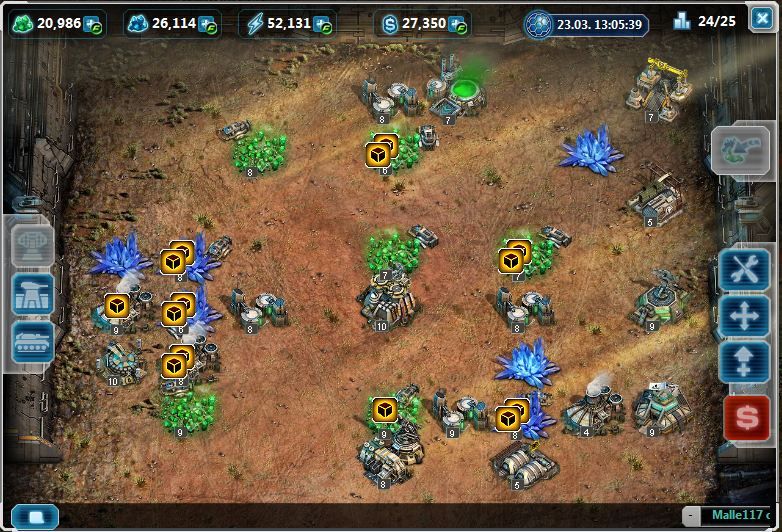
Task: Activate the red sell button
Action: coord(744,415)
